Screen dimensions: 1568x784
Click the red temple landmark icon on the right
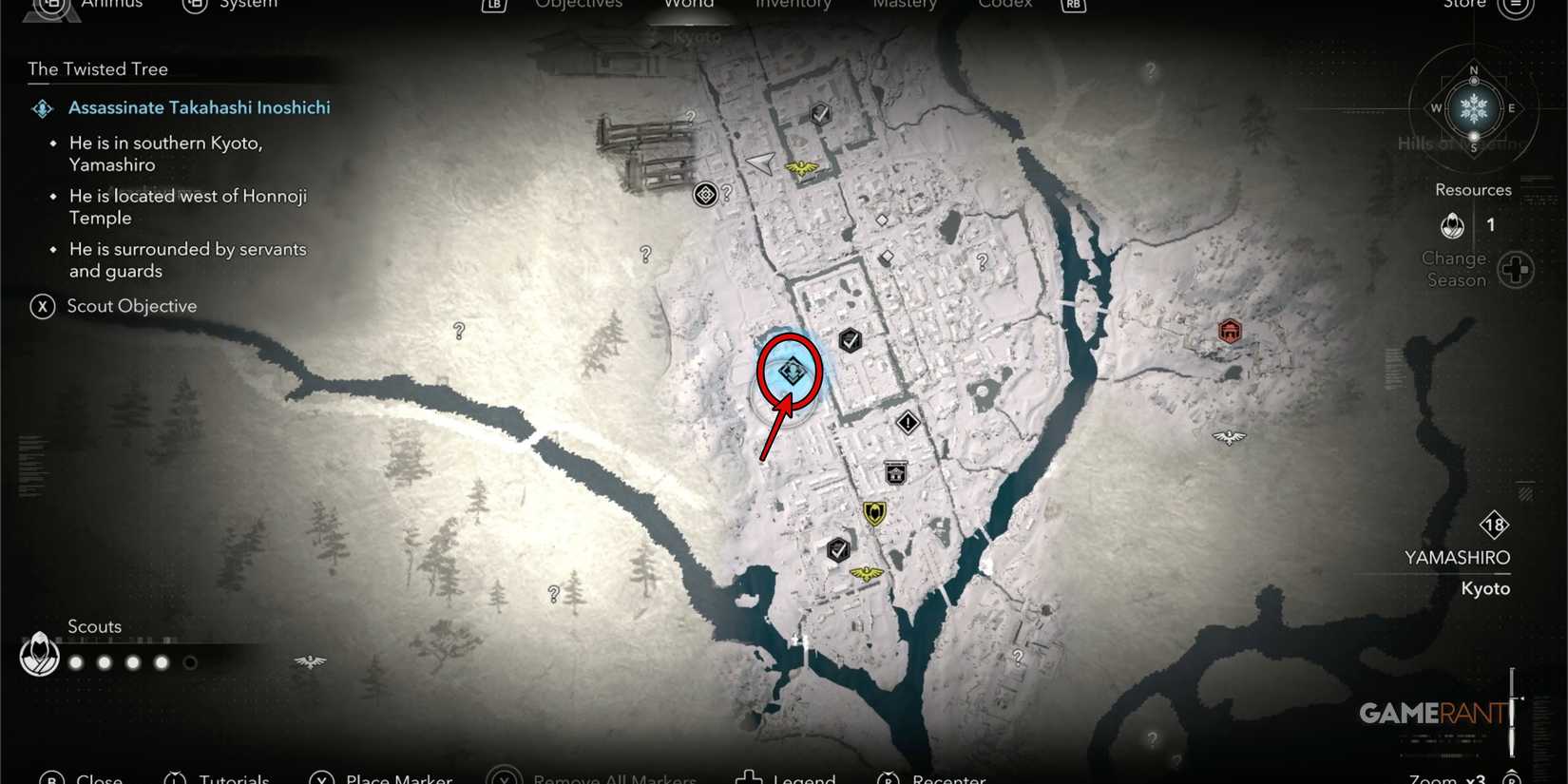click(x=1230, y=332)
